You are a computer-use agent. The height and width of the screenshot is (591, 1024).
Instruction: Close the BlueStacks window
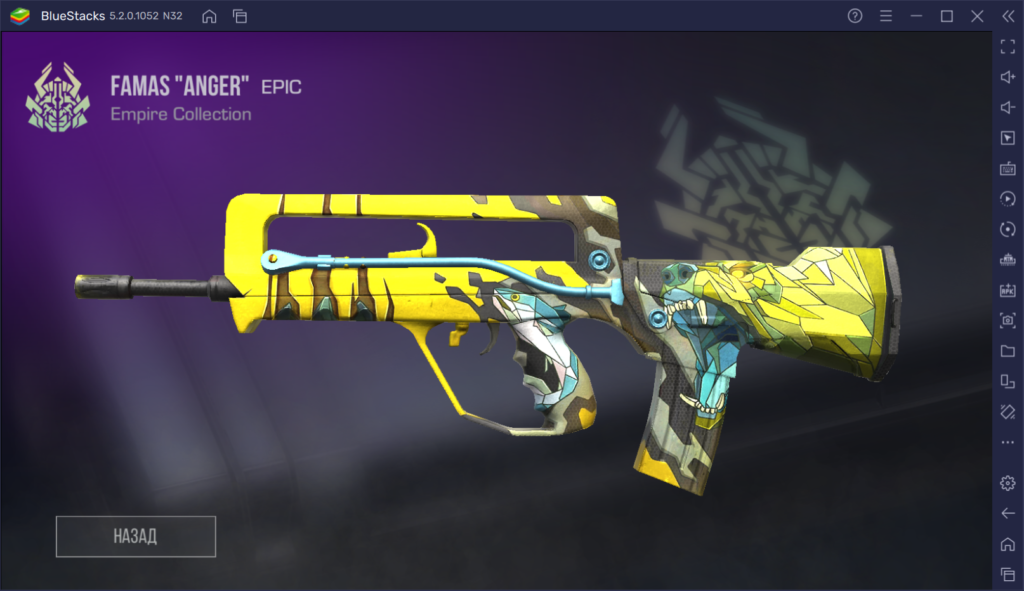(x=976, y=16)
